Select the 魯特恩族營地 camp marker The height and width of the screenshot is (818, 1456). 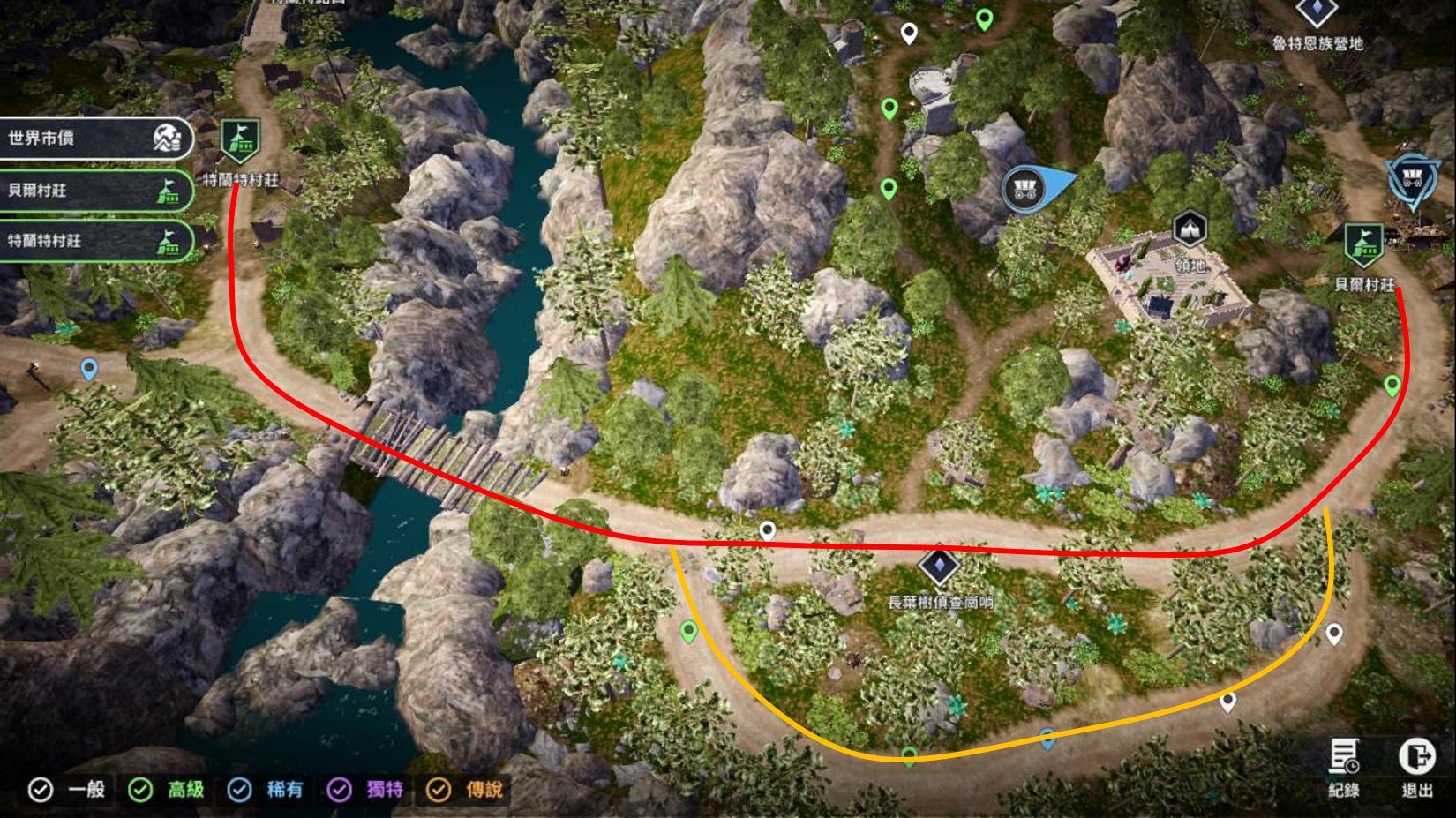tap(1317, 12)
